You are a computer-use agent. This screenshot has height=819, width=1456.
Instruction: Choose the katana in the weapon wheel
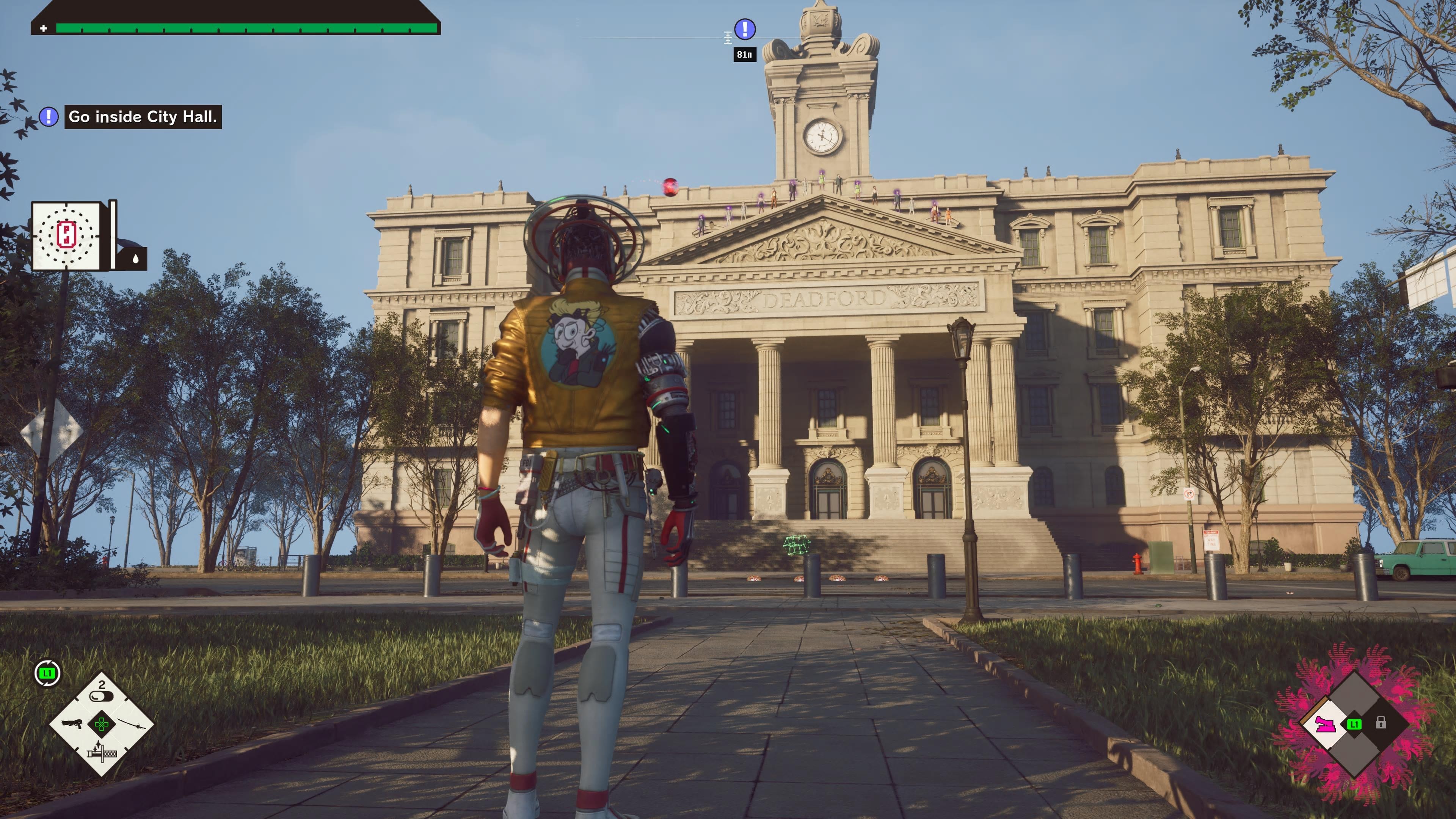[132, 724]
